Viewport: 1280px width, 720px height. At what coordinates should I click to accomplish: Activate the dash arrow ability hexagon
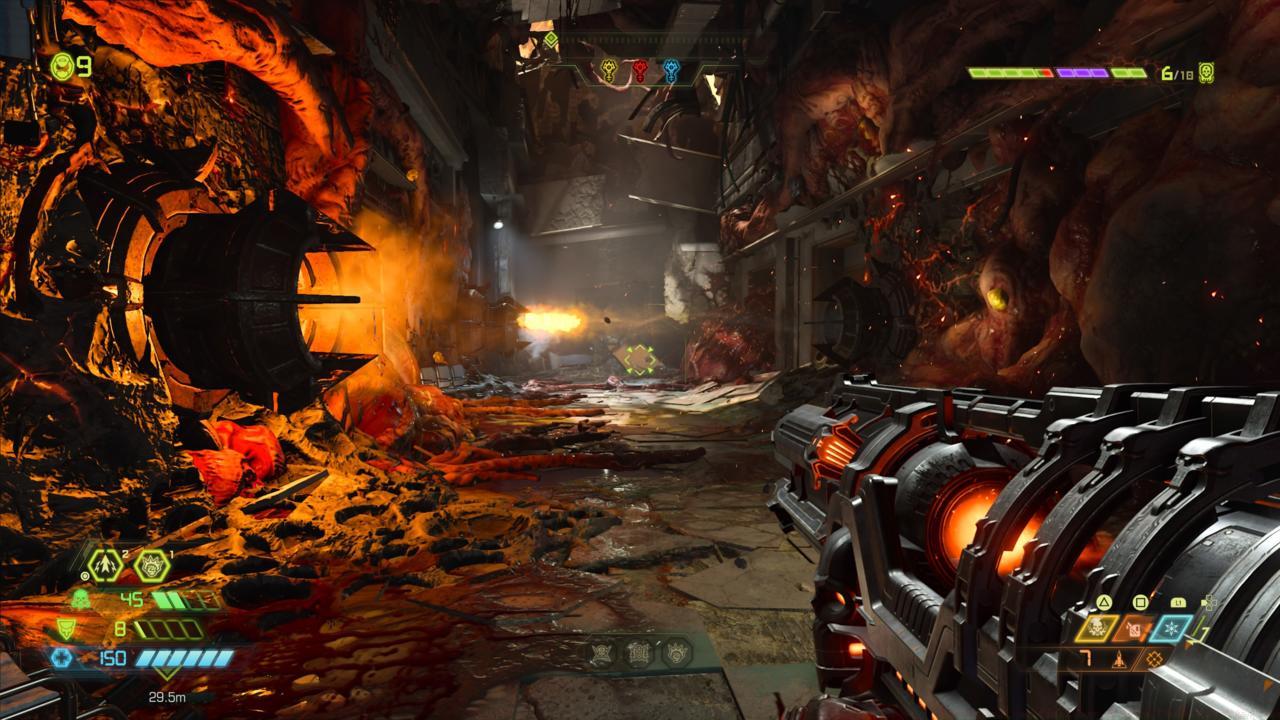(x=104, y=565)
